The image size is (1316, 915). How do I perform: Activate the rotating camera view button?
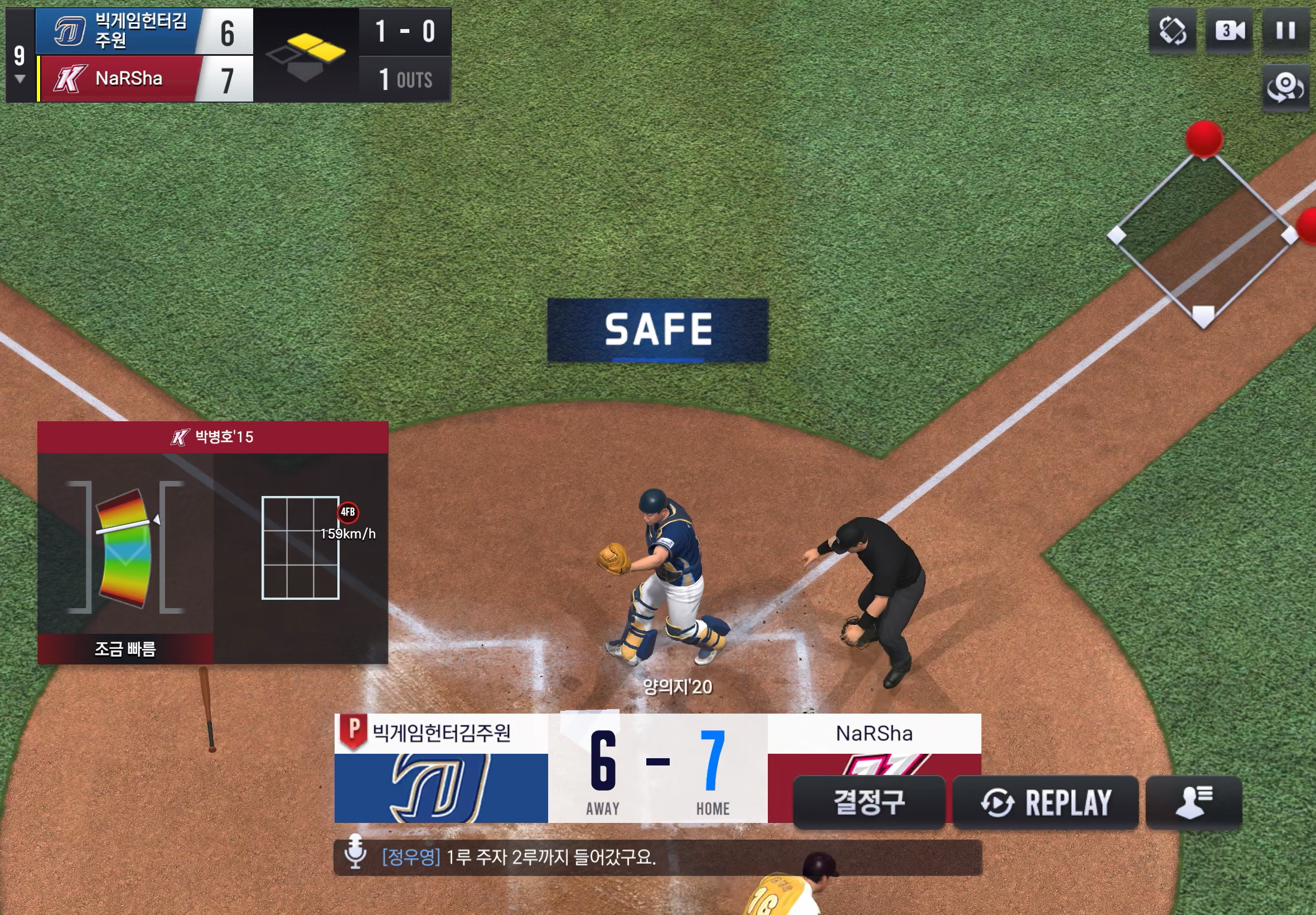[x=1285, y=88]
